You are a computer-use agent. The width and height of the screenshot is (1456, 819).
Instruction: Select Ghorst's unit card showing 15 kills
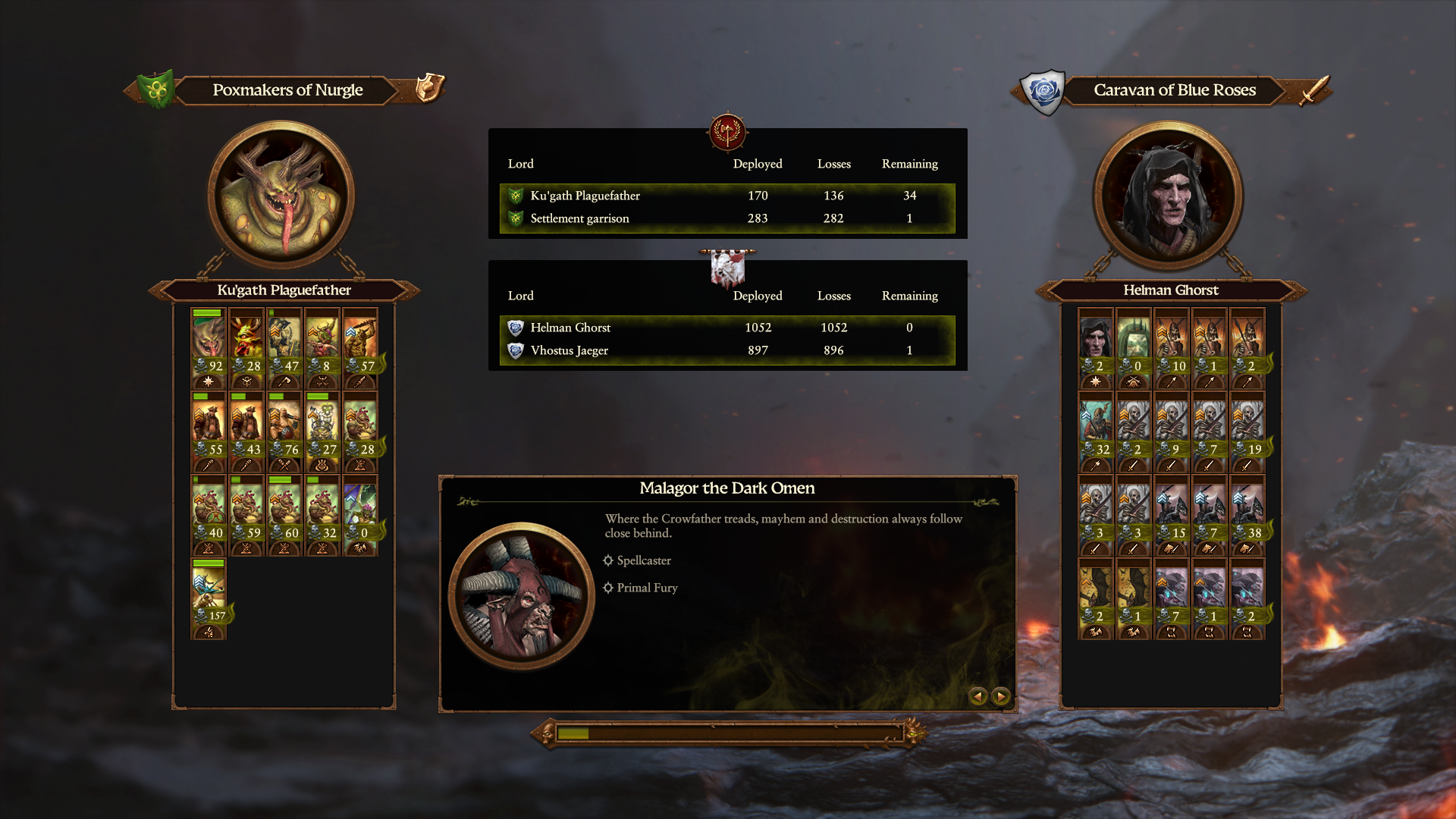(1172, 515)
